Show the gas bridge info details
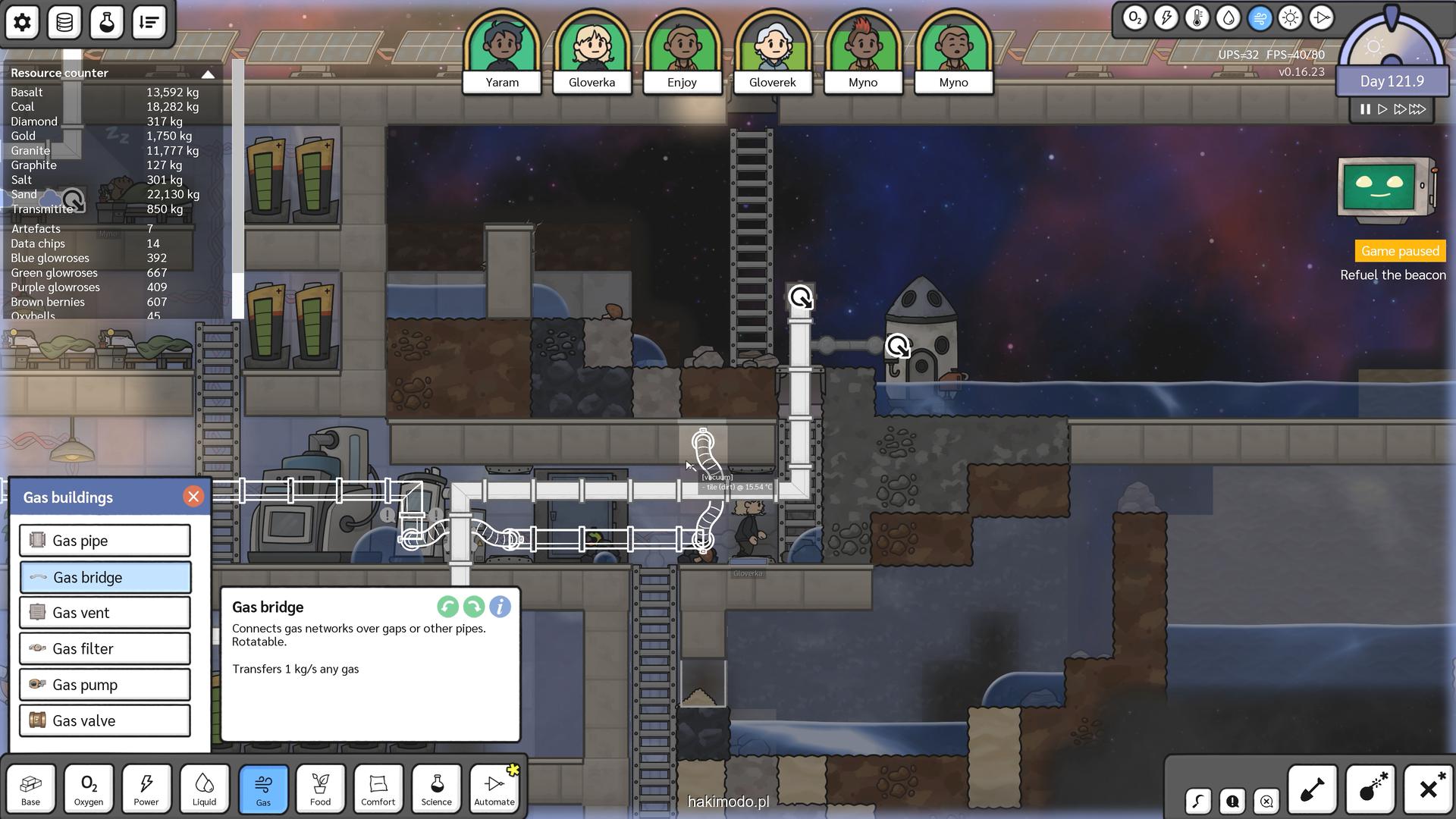Image resolution: width=1456 pixels, height=819 pixels. coord(500,607)
